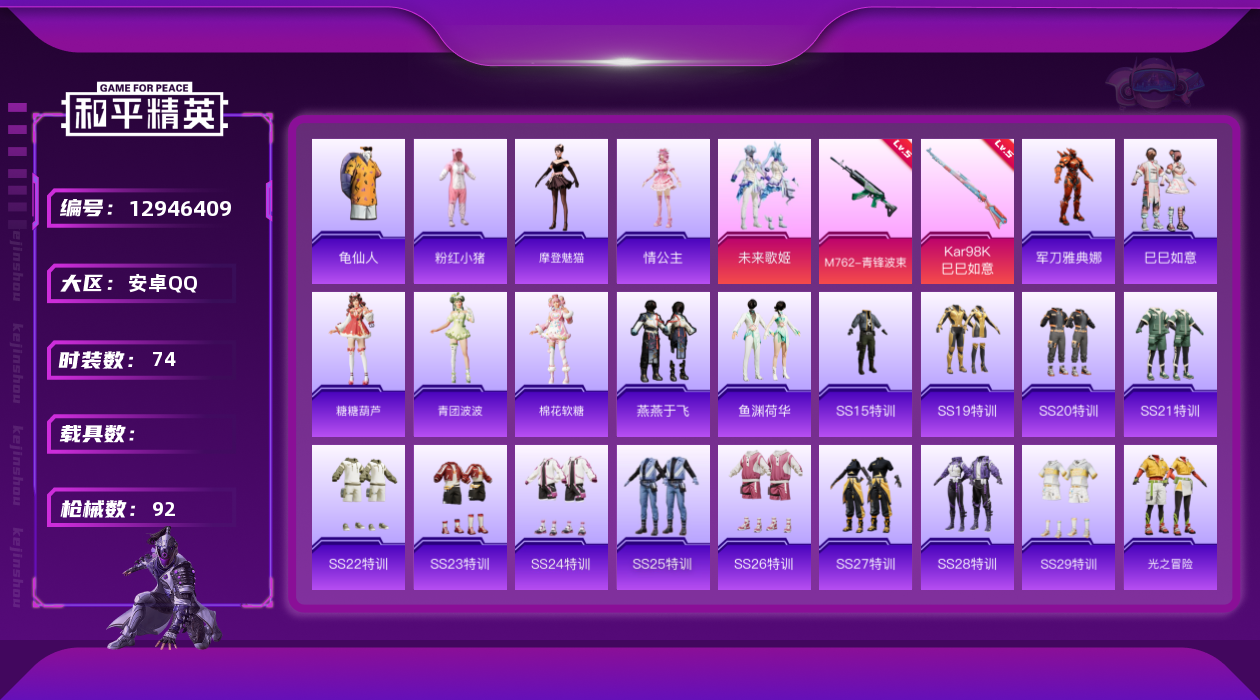Viewport: 1260px width, 700px height.
Task: Click the 青团波波 green outfit card
Action: (460, 364)
